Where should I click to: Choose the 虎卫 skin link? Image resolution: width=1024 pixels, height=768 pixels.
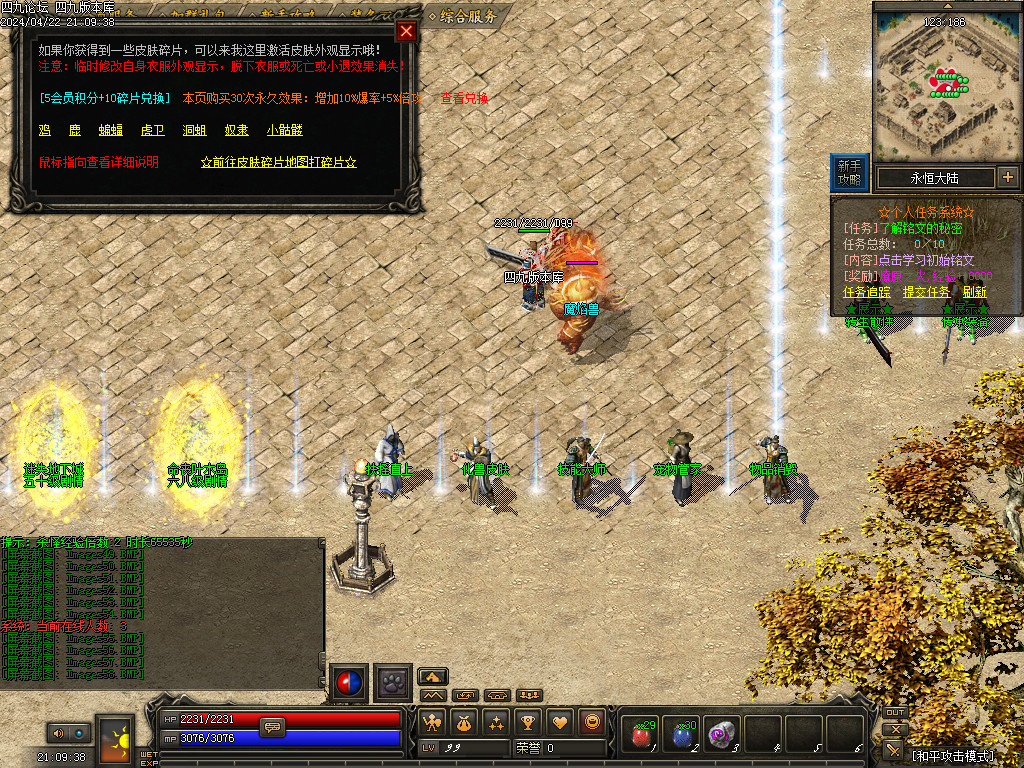[x=153, y=130]
